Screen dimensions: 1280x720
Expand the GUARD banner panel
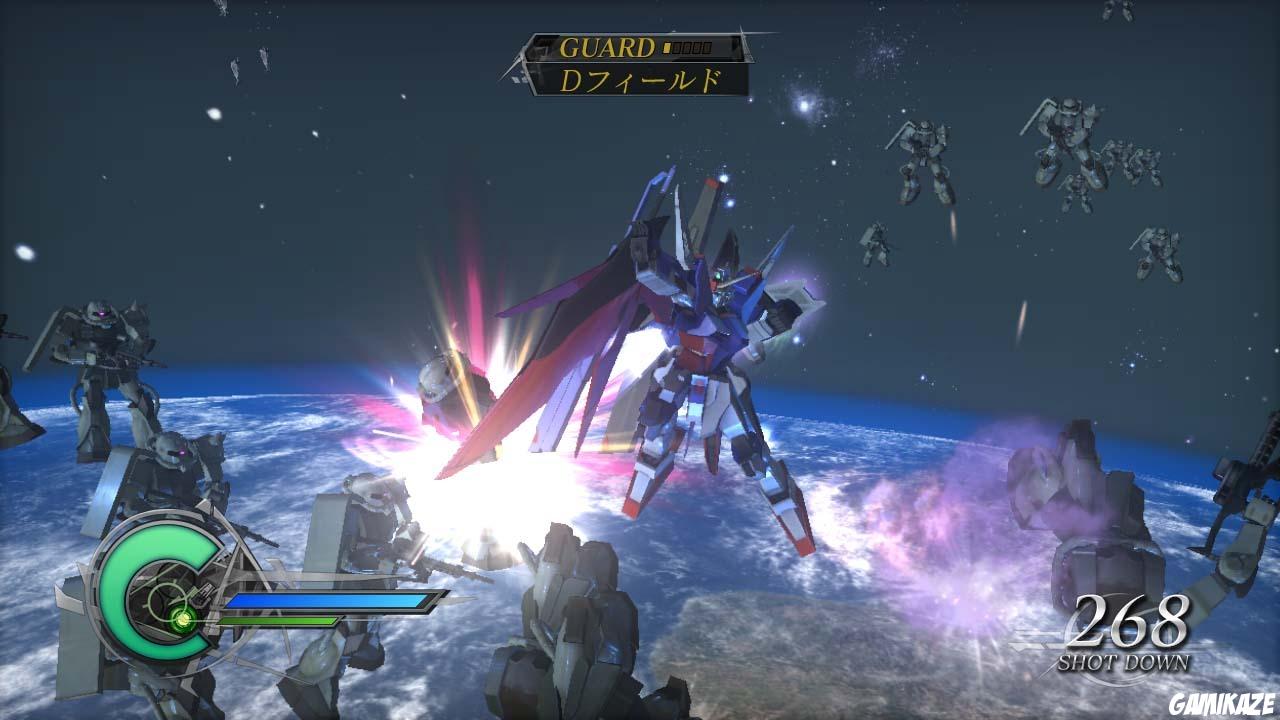630,47
